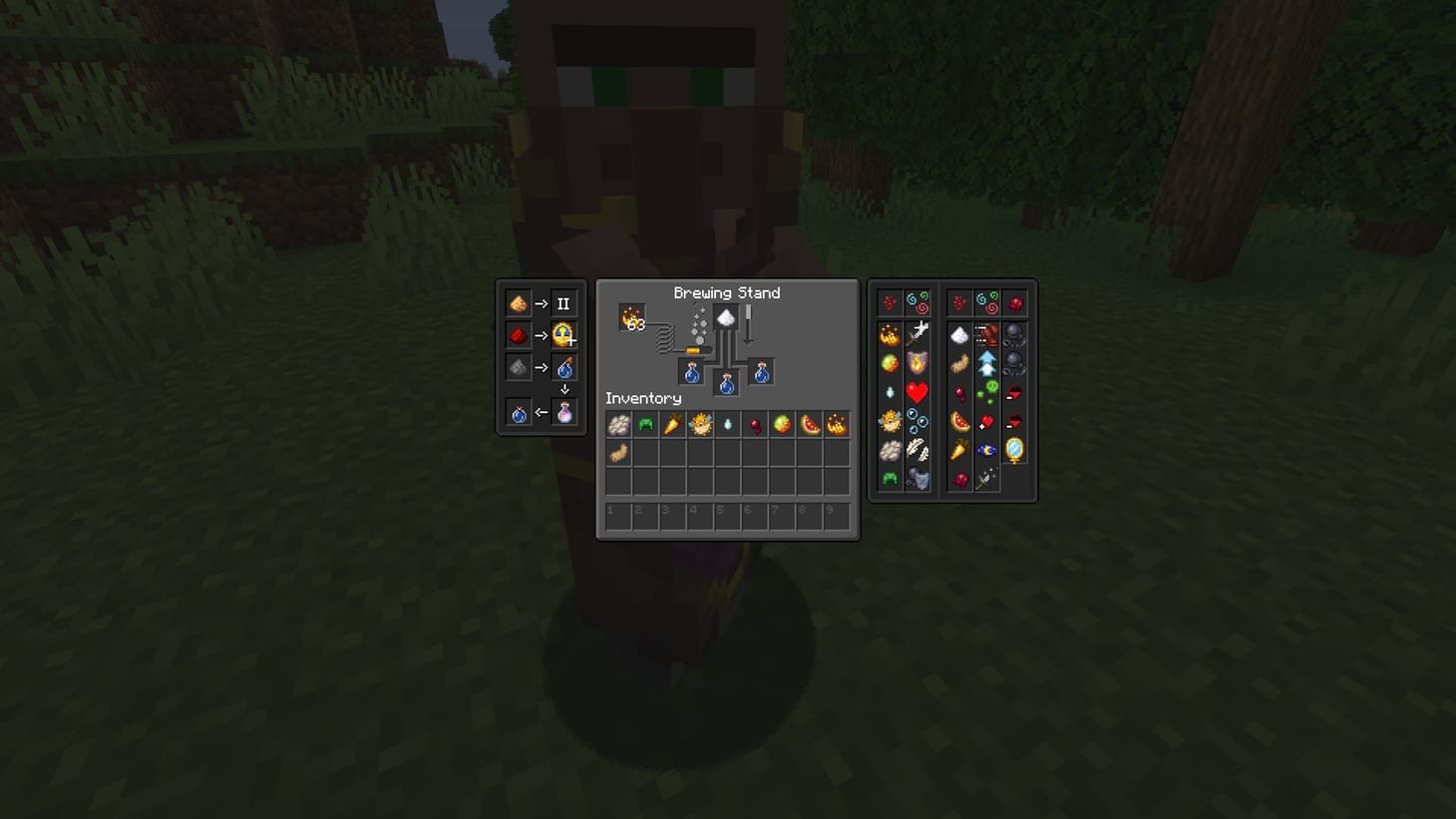
Task: Click the clock duration icon in the left panel
Action: tap(565, 335)
